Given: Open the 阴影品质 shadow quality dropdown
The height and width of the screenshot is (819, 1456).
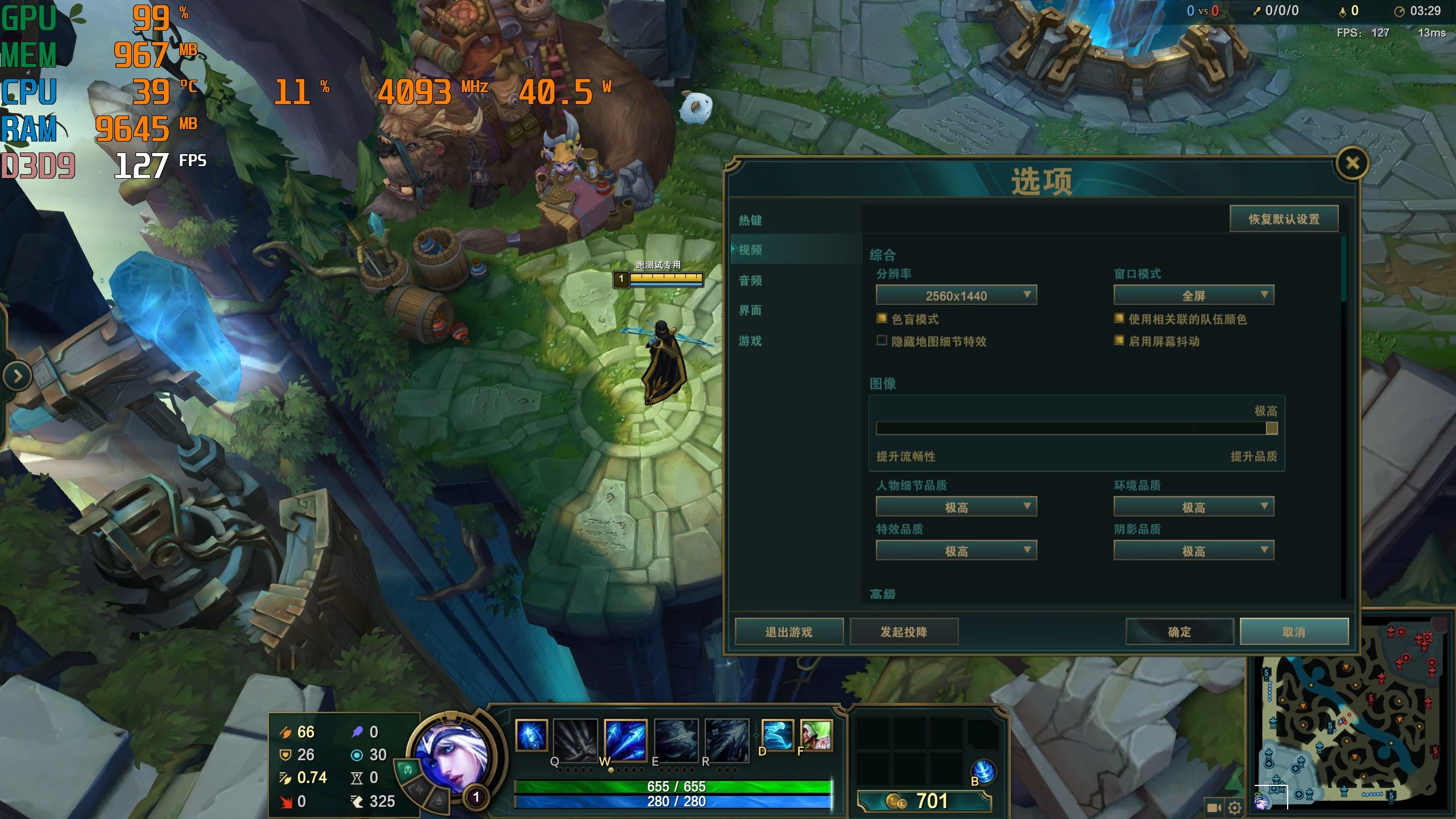Looking at the screenshot, I should (1193, 551).
